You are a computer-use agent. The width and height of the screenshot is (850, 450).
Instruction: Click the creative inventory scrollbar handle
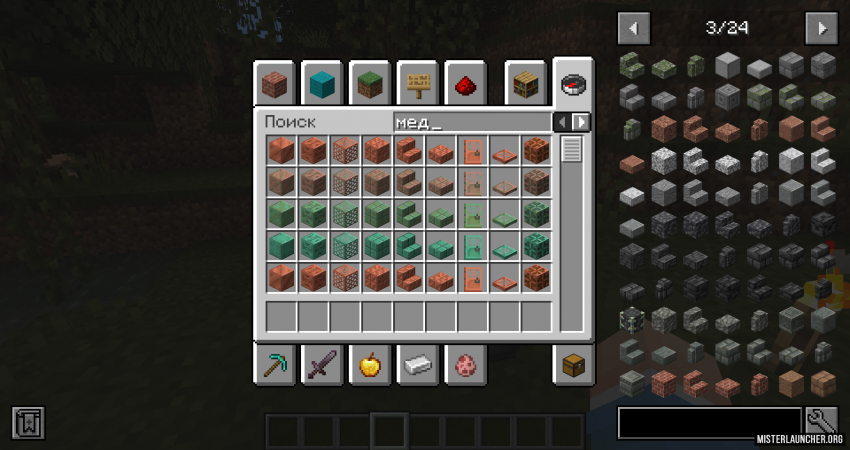572,150
